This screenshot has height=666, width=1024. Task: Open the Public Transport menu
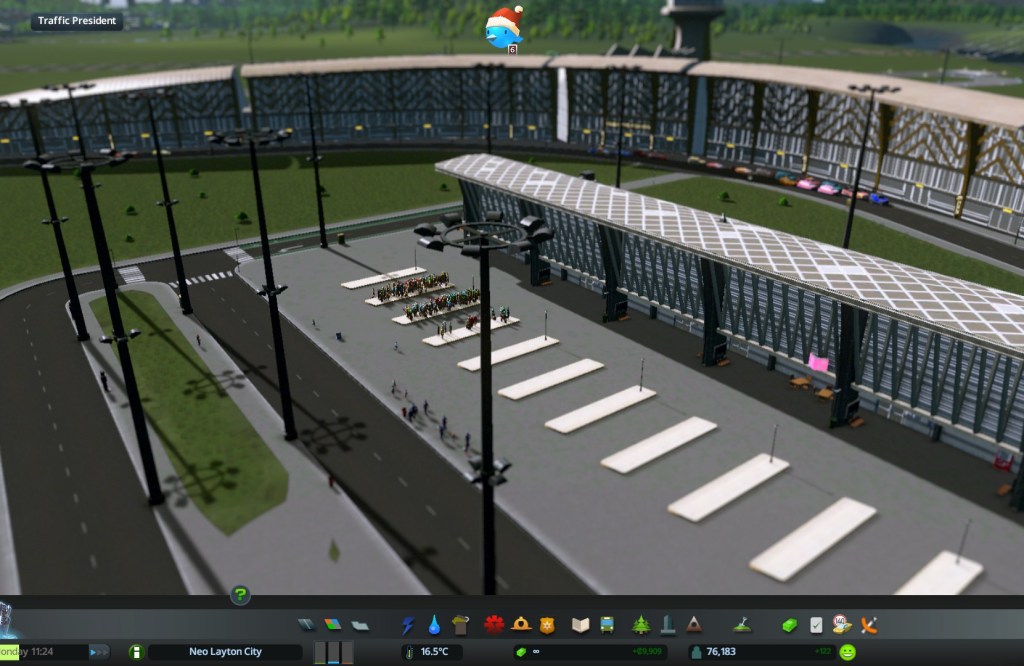point(606,625)
